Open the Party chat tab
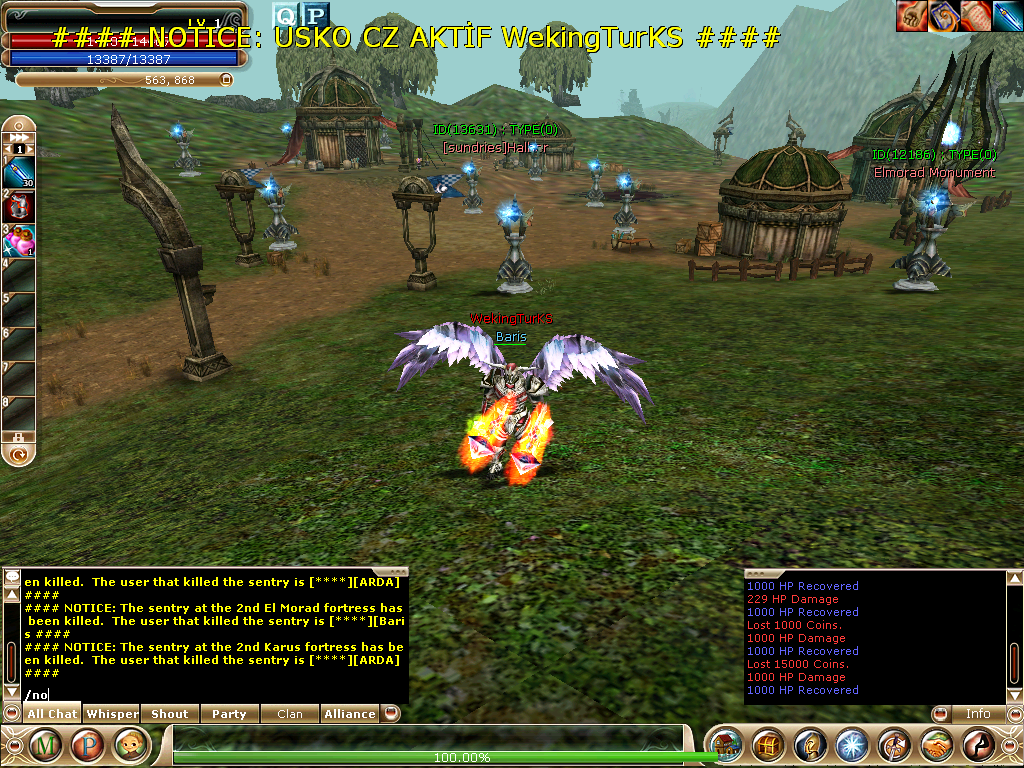The image size is (1024, 768). pos(229,714)
